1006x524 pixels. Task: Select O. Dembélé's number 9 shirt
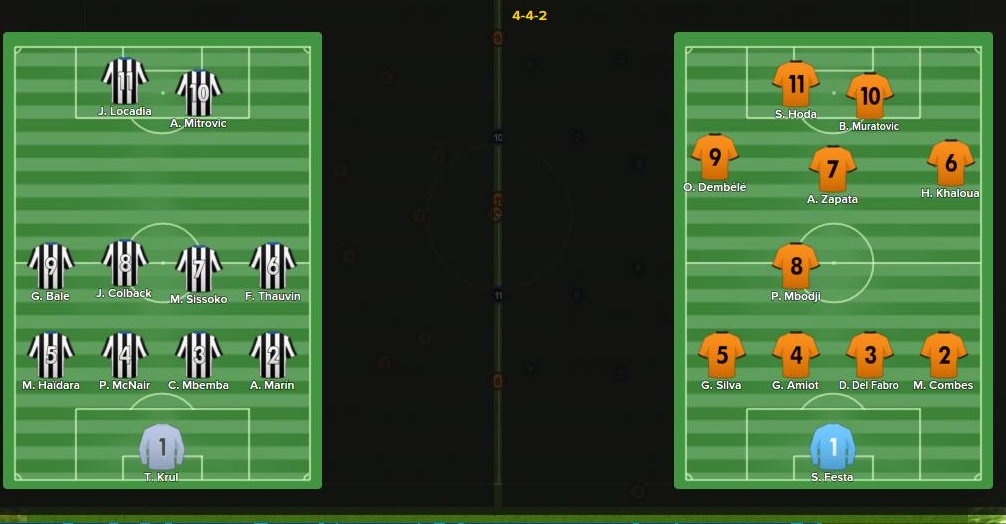[x=714, y=158]
